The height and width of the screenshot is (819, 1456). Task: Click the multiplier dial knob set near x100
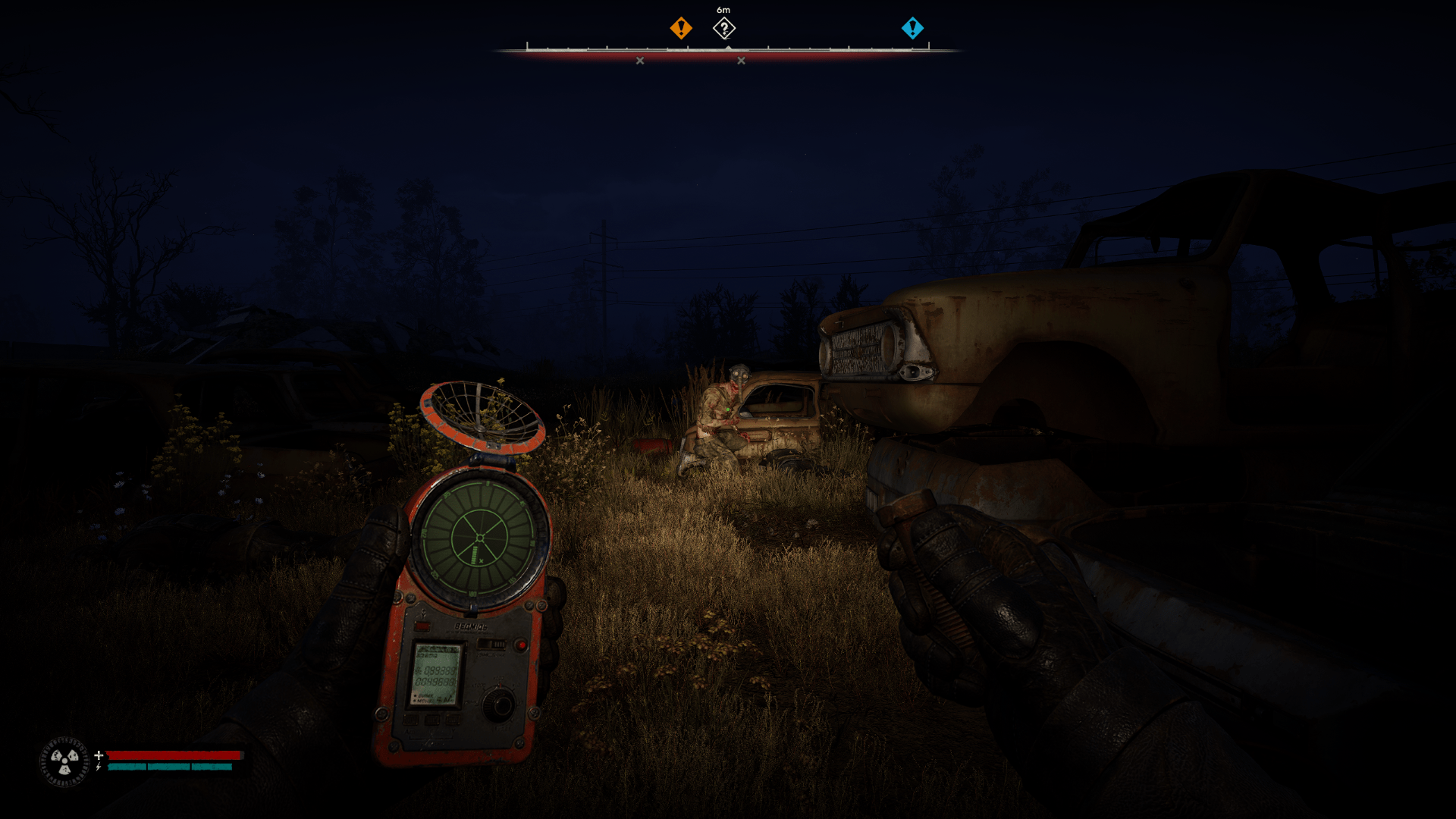click(499, 704)
